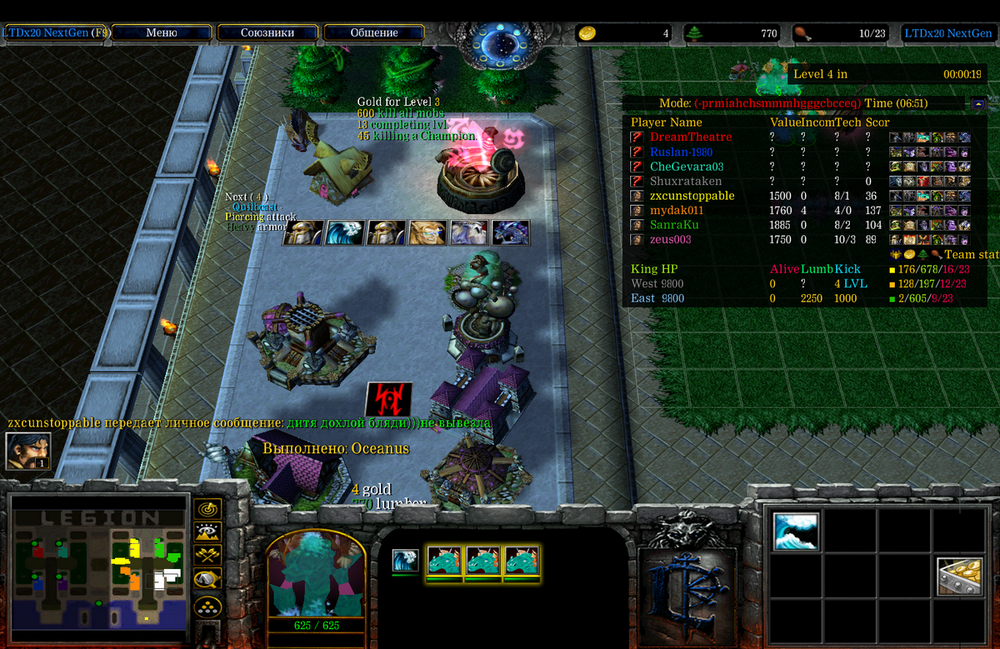Click the selected unit's portrait
The image size is (1000, 649).
click(316, 581)
